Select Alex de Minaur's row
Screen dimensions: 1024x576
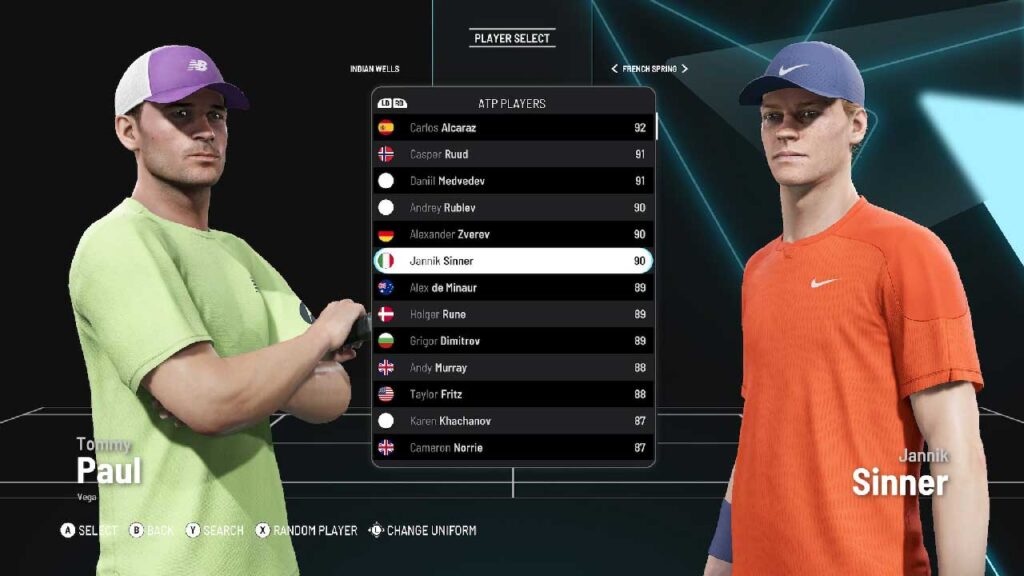coord(512,288)
